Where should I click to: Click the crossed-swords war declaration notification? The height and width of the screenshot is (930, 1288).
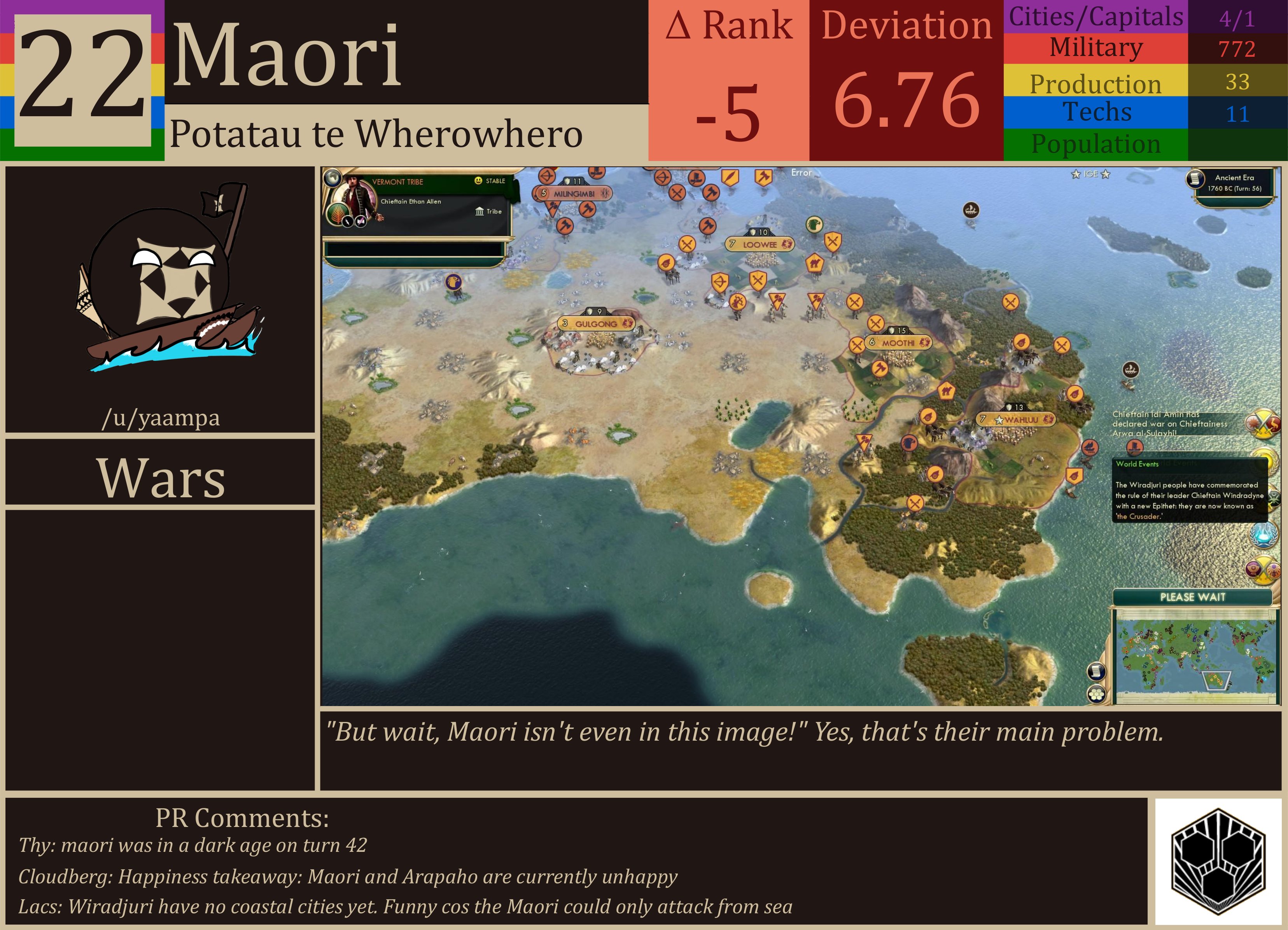[x=1263, y=423]
